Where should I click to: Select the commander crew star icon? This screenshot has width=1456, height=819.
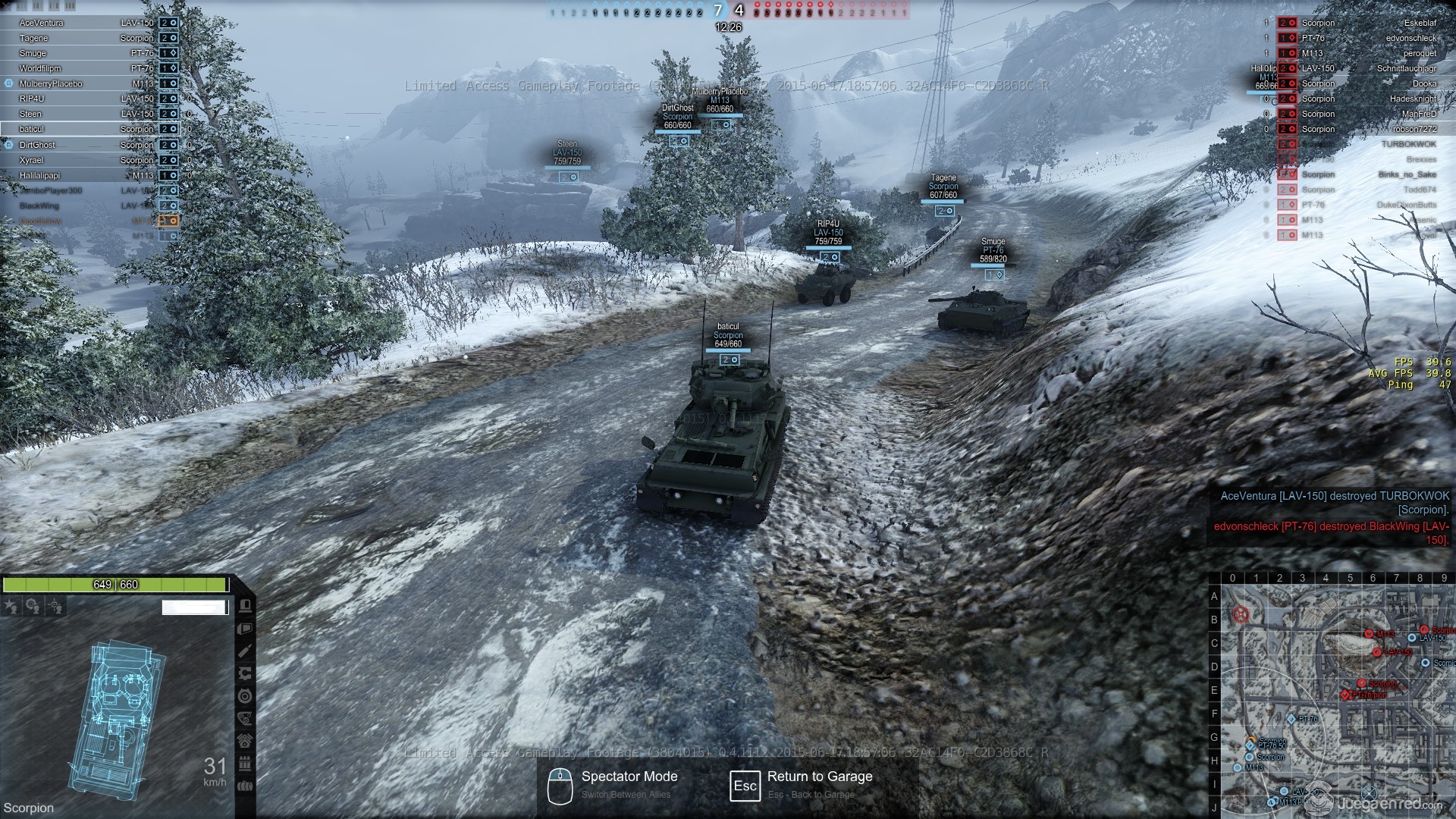click(11, 606)
